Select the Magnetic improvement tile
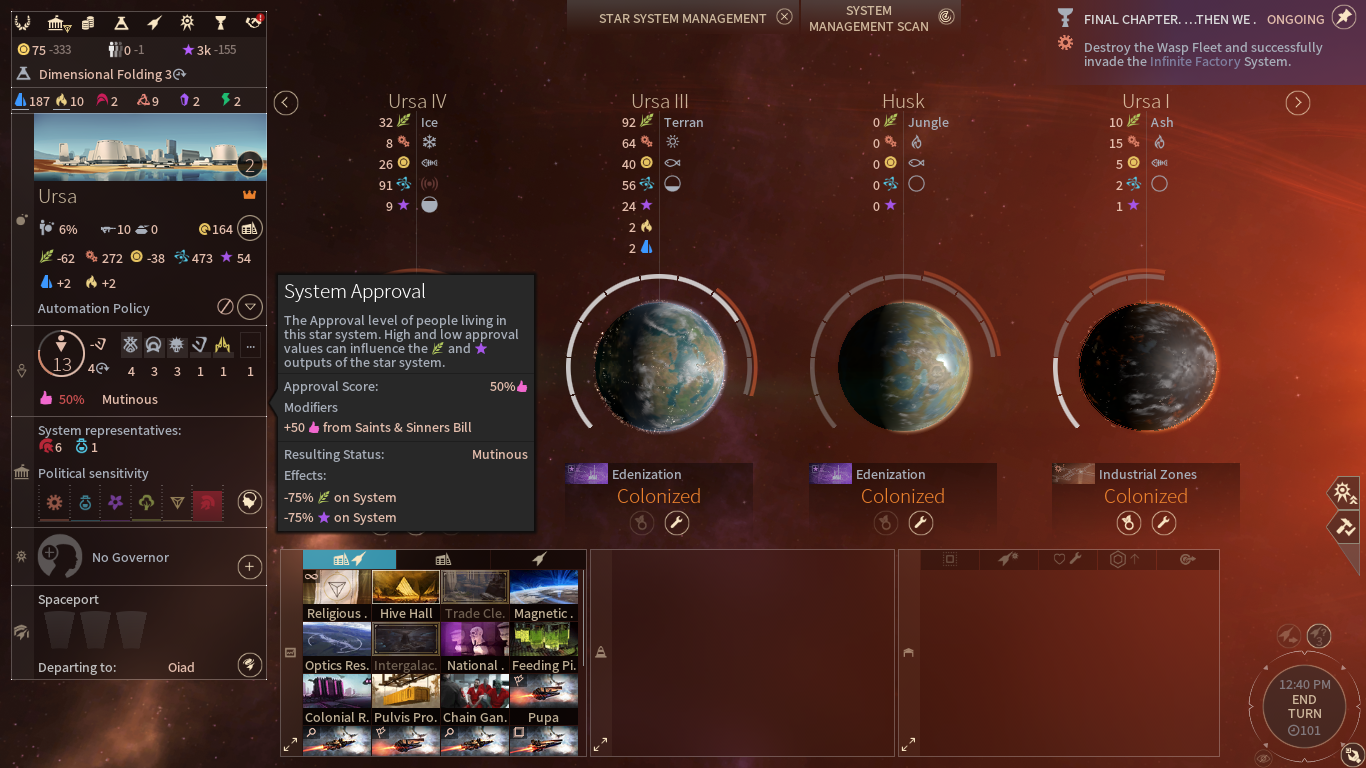 tap(544, 595)
